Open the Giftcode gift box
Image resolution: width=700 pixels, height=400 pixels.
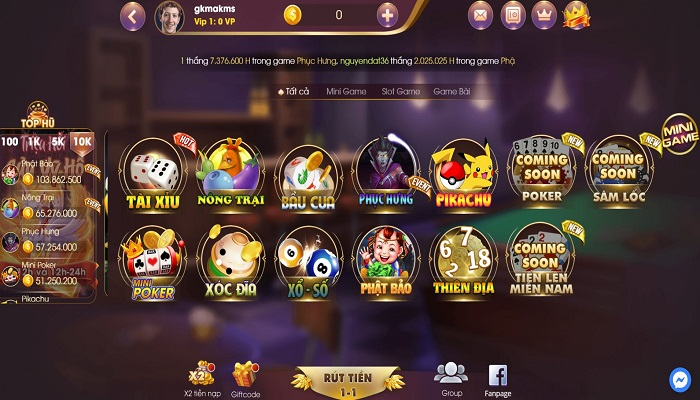246,376
